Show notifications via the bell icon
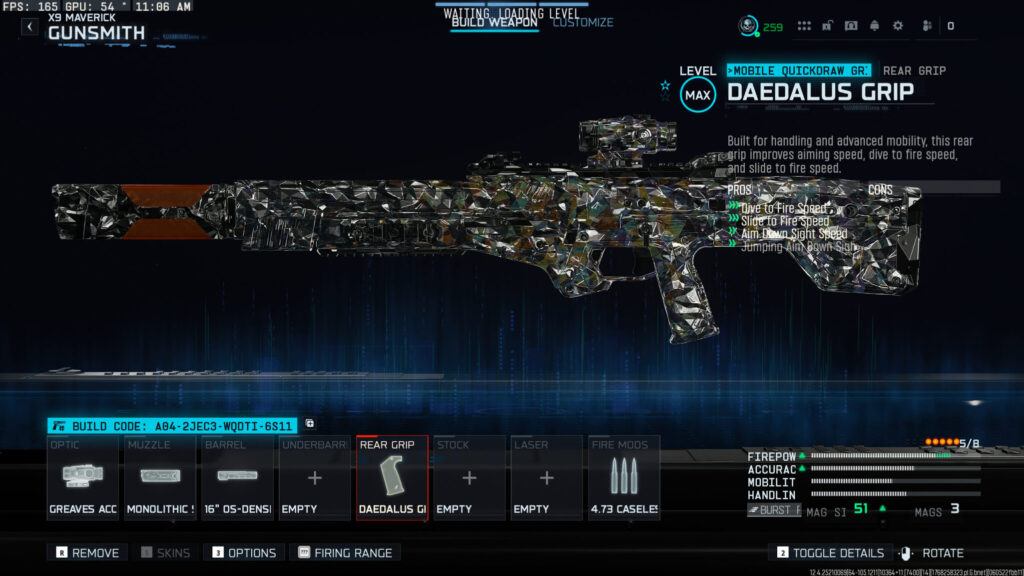1024x576 pixels. click(x=874, y=26)
